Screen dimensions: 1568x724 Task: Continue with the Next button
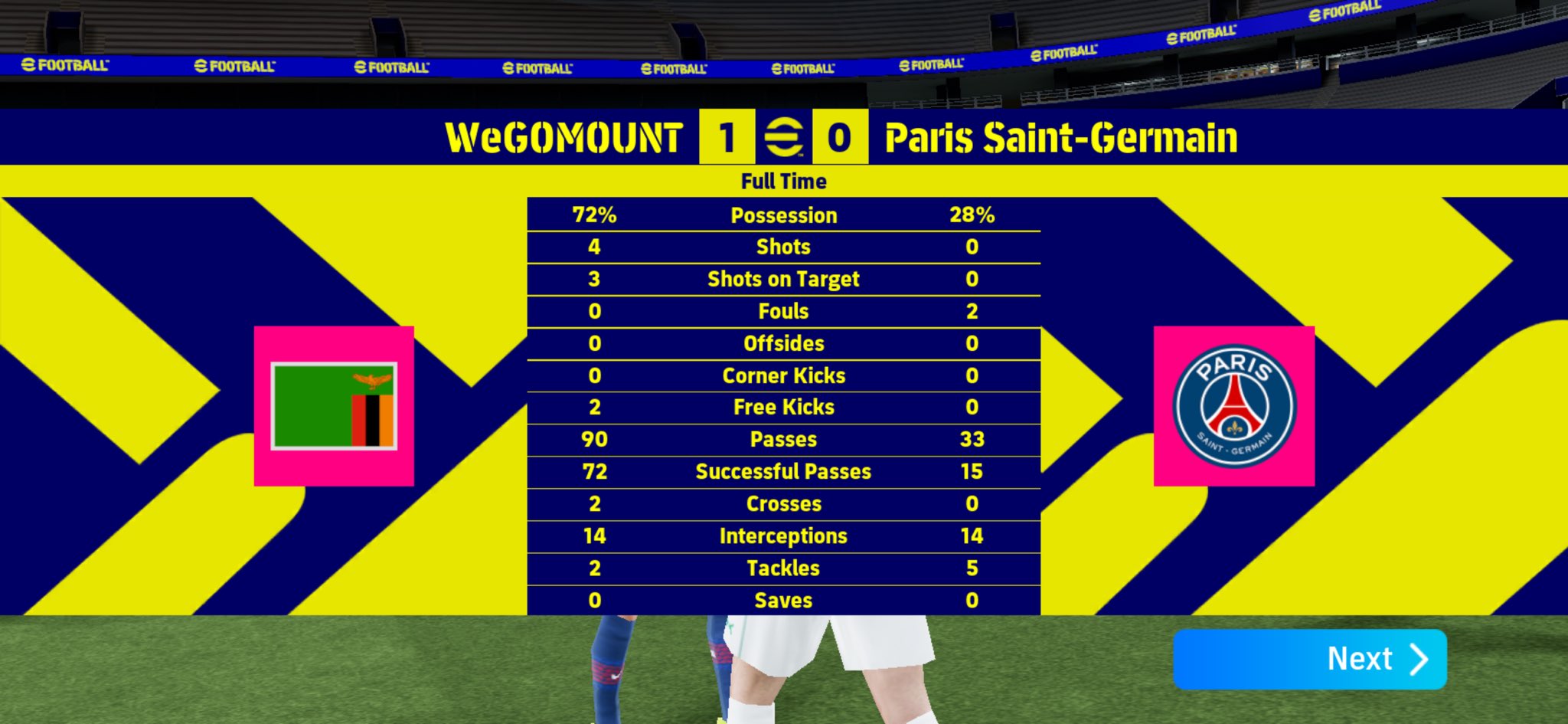coord(1309,659)
